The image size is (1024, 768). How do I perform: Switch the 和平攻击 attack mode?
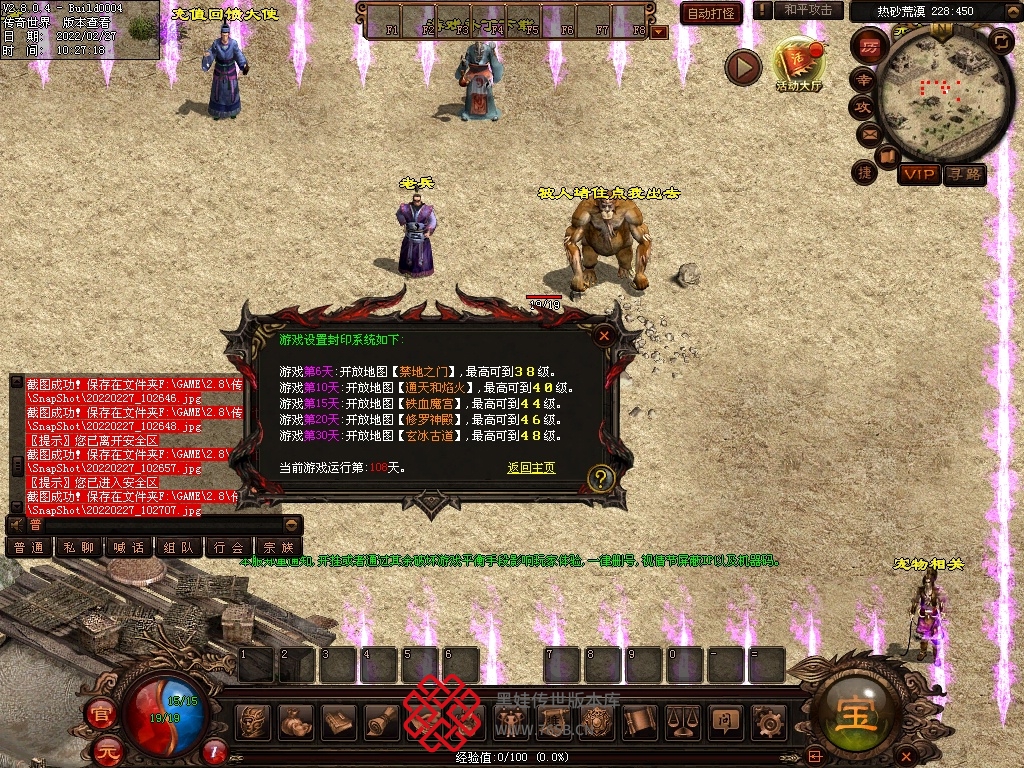coord(807,10)
